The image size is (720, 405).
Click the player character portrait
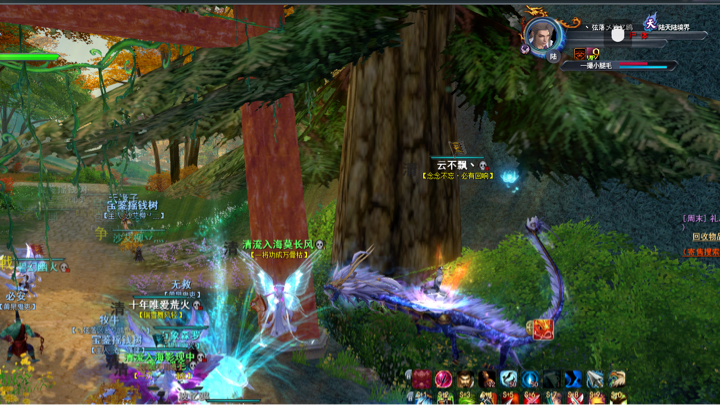541,33
